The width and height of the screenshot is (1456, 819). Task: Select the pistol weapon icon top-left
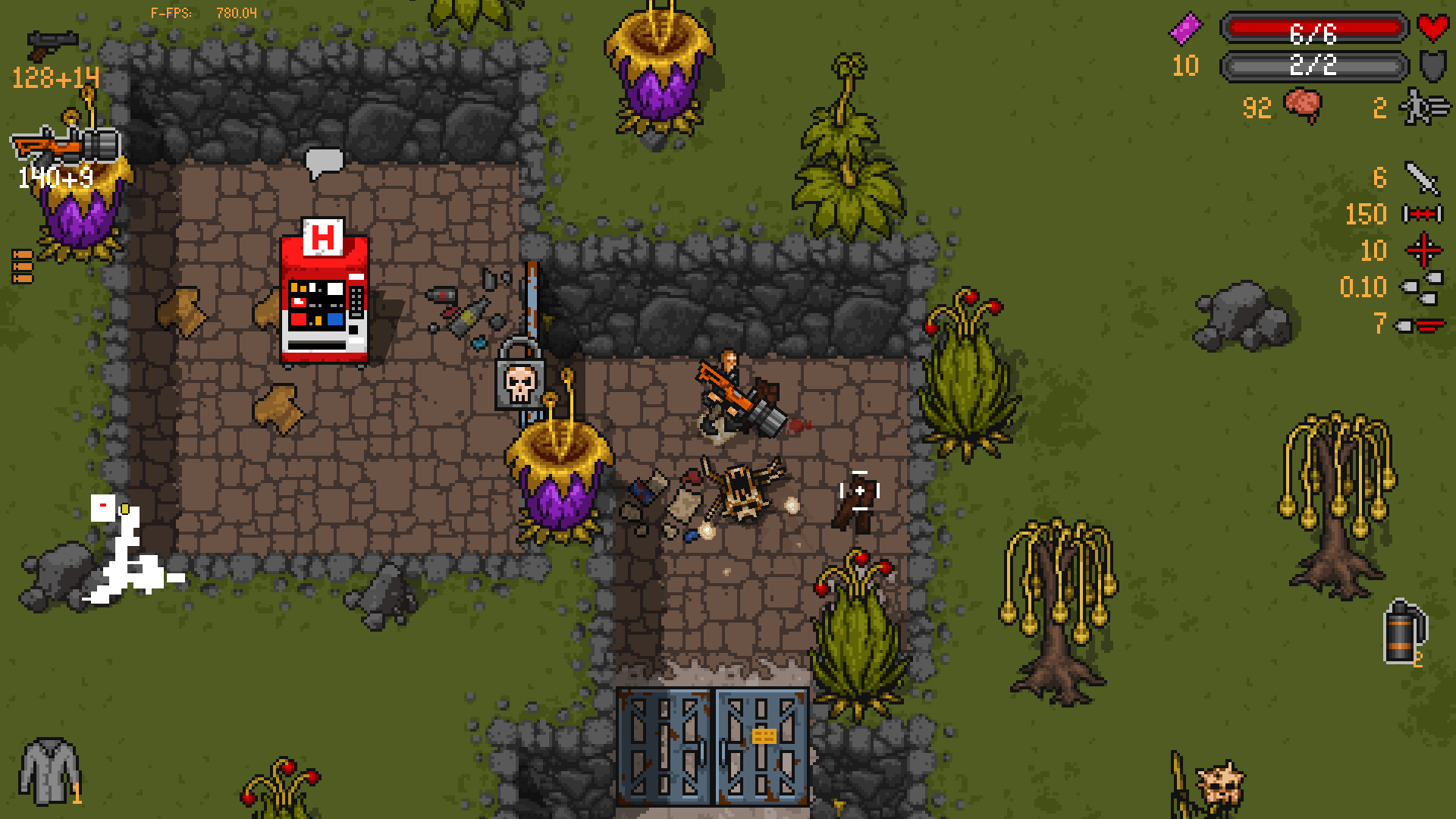point(52,42)
